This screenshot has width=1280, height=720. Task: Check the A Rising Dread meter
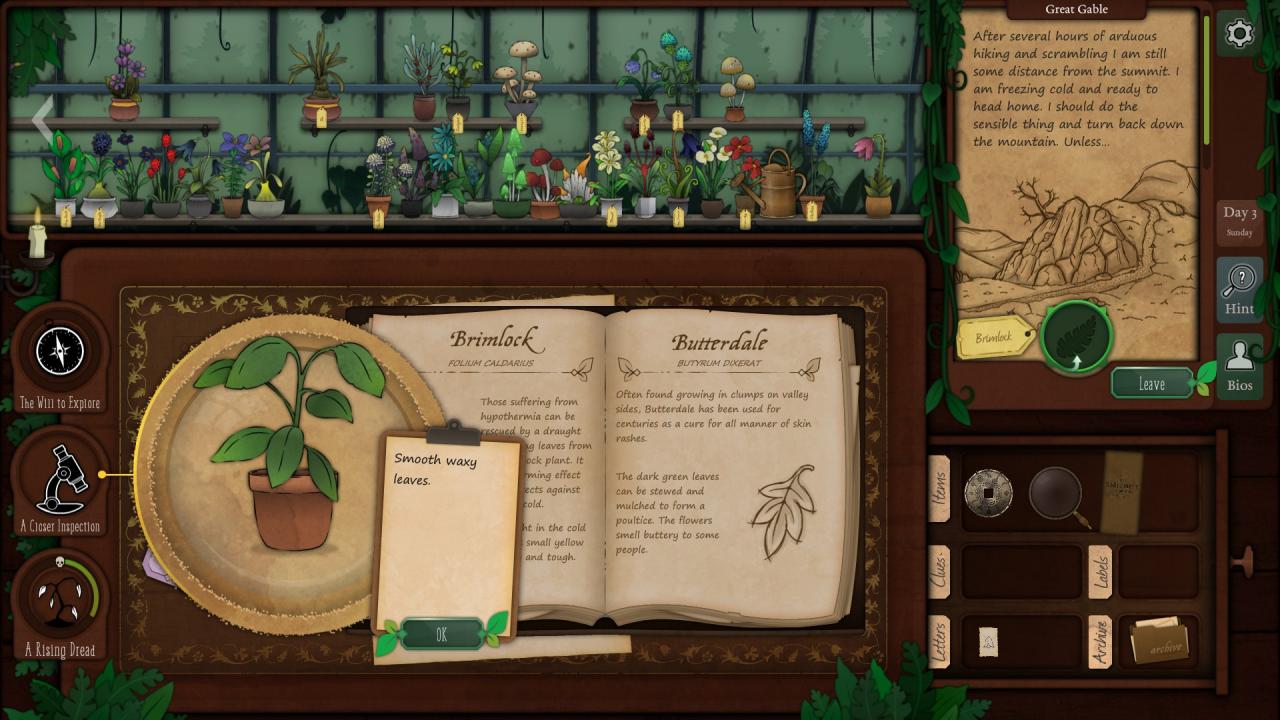point(60,600)
